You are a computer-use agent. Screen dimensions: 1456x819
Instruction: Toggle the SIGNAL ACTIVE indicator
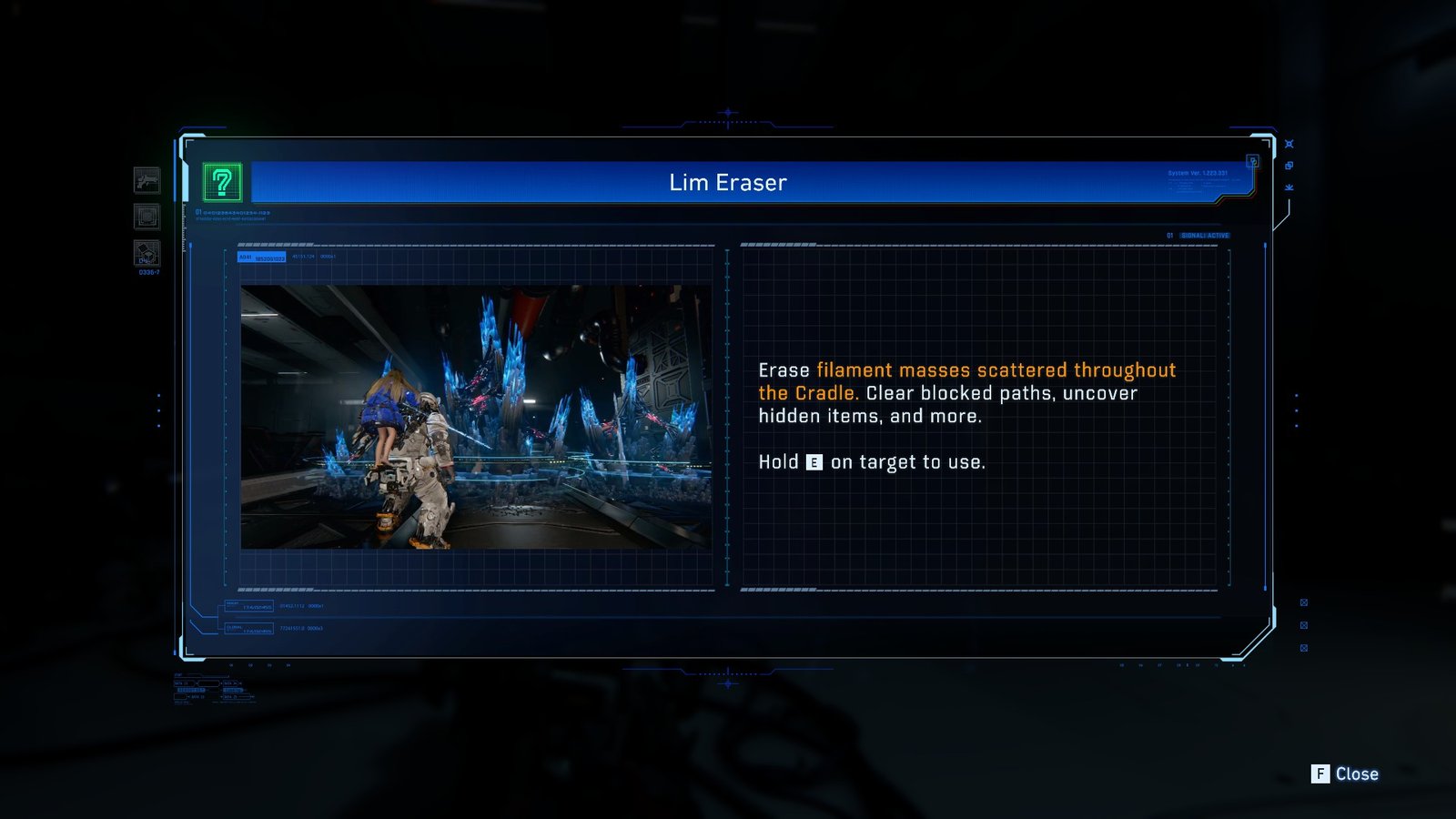coord(1206,235)
